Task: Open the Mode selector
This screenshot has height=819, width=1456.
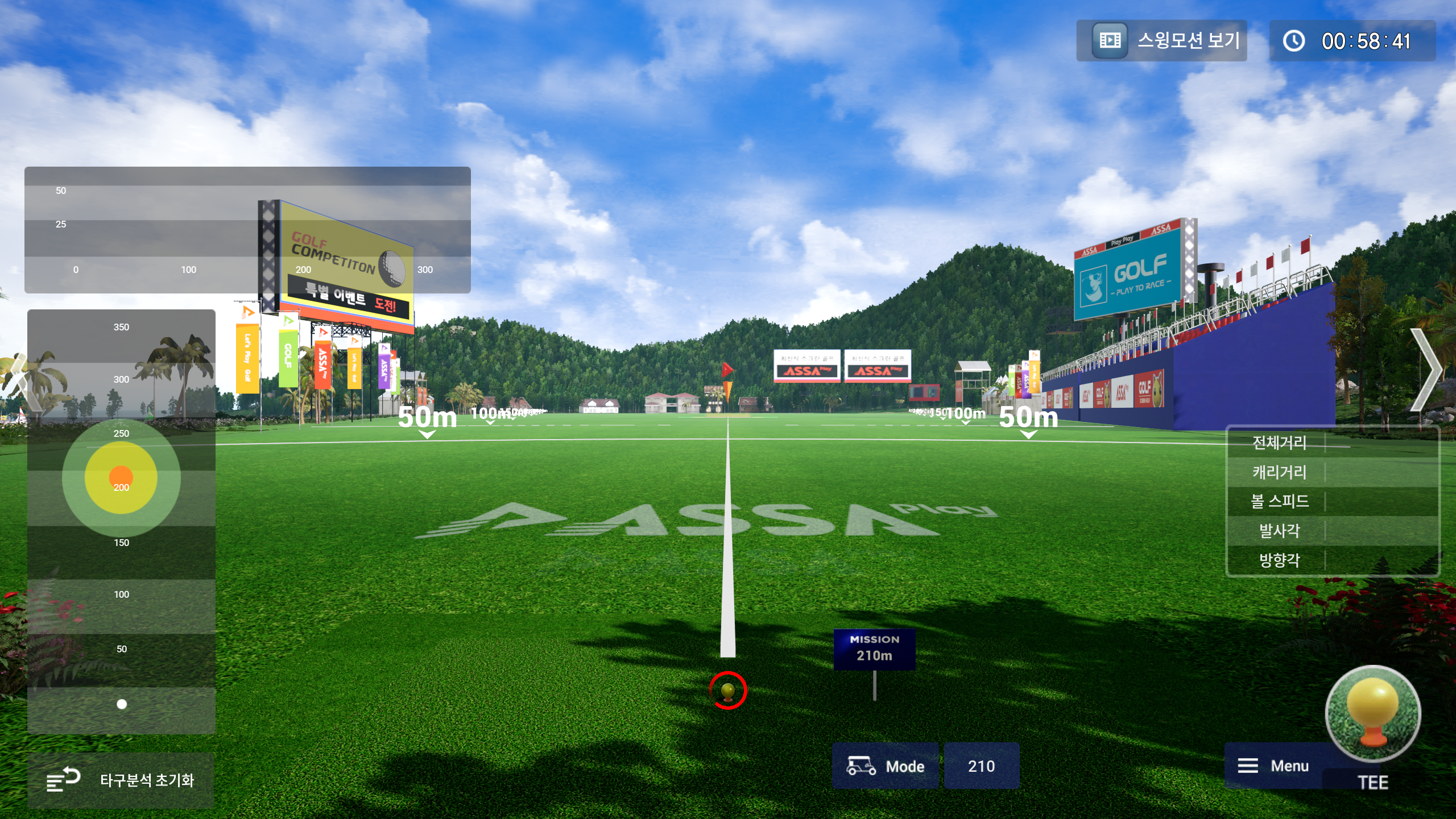Action: pyautogui.click(x=885, y=766)
